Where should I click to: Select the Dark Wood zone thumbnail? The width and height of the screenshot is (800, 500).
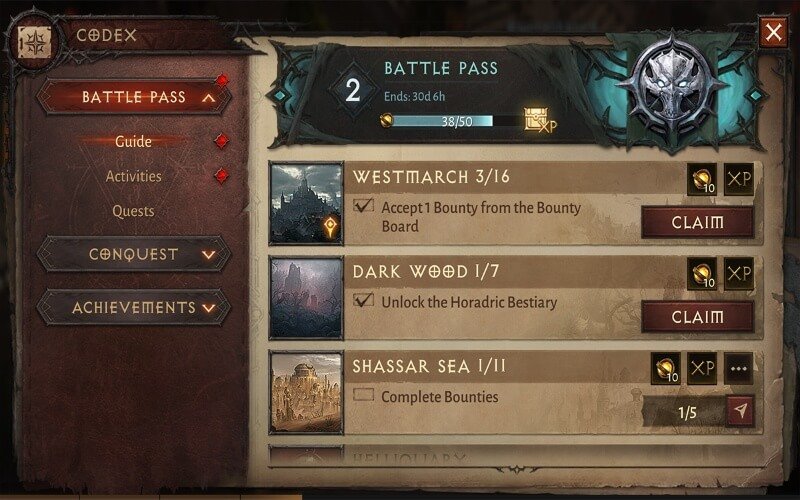click(x=306, y=297)
